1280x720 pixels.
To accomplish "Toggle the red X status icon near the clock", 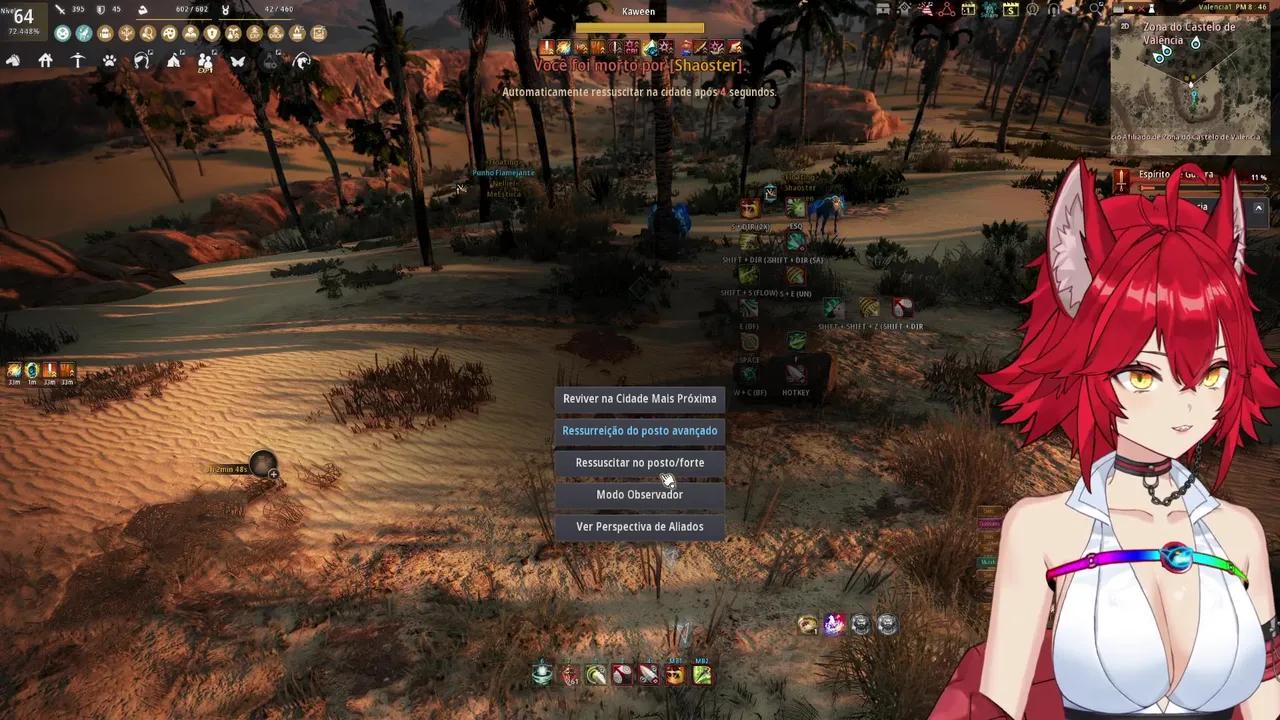I will point(1141,9).
